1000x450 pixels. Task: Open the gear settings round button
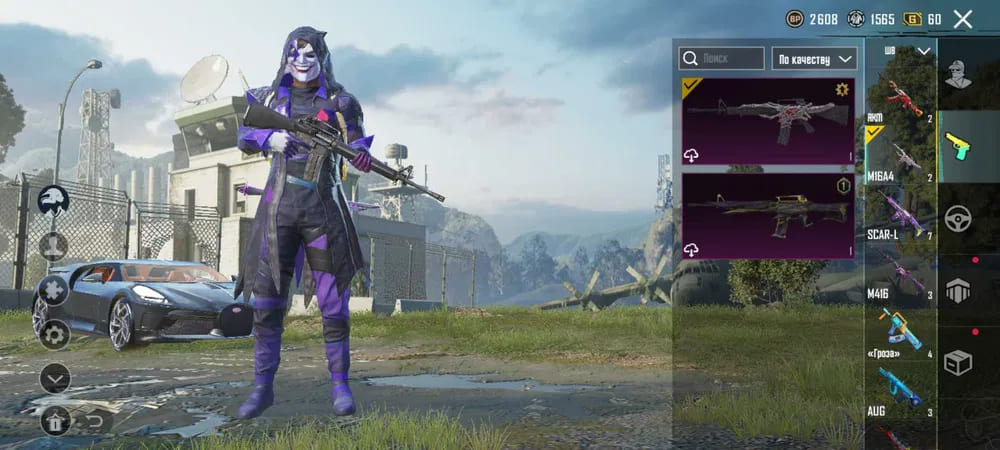53,334
